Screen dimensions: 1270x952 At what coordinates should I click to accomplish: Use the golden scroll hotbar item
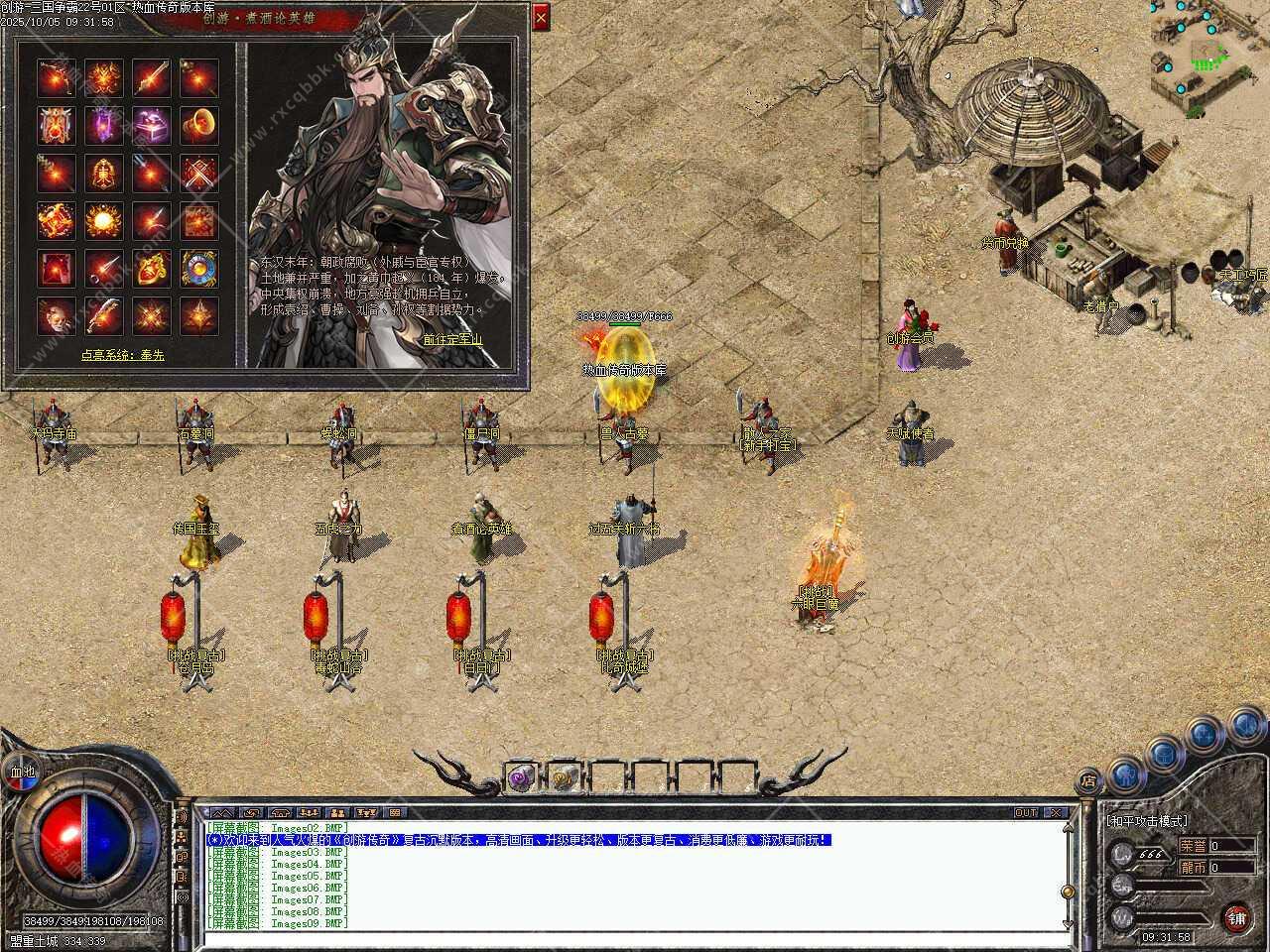pyautogui.click(x=565, y=778)
